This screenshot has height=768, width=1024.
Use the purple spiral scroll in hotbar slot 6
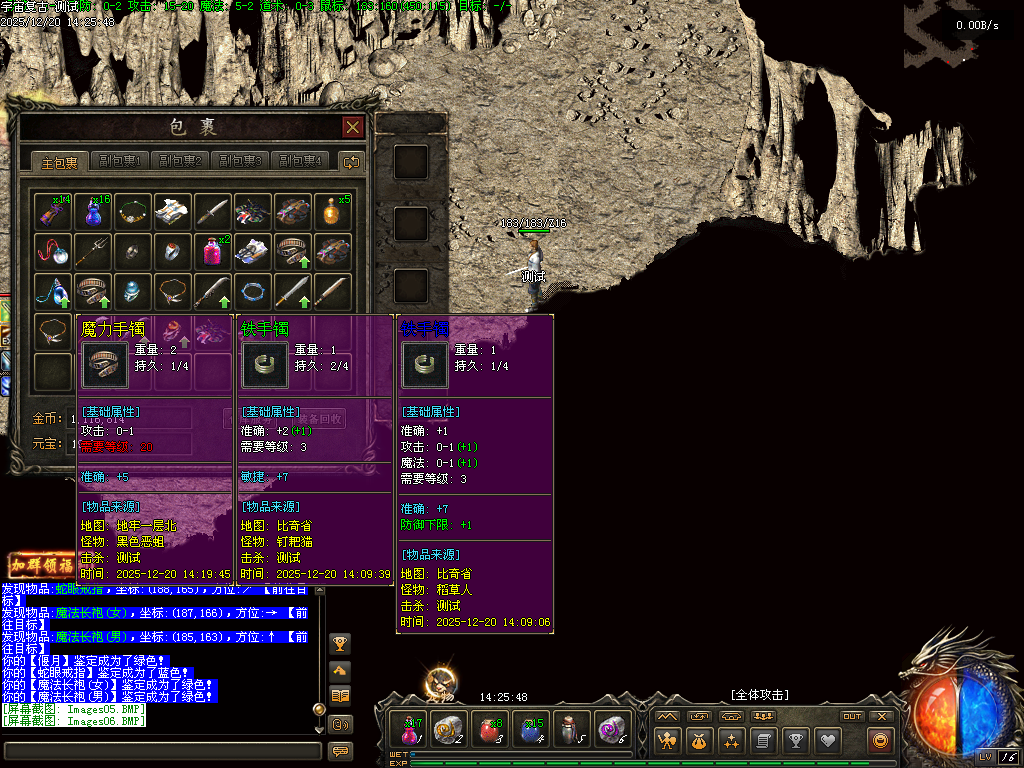tap(612, 730)
